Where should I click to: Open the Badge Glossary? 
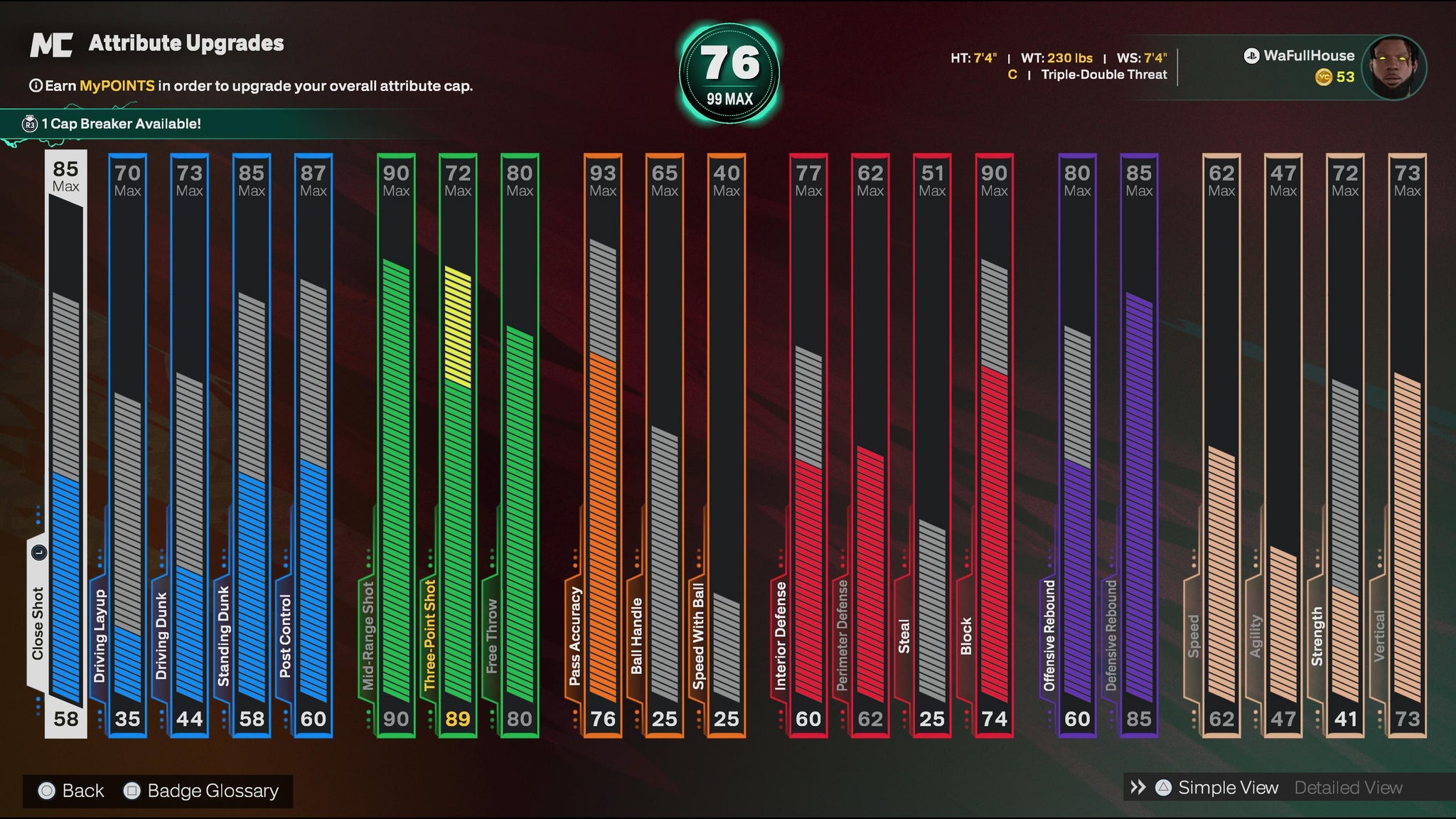202,791
